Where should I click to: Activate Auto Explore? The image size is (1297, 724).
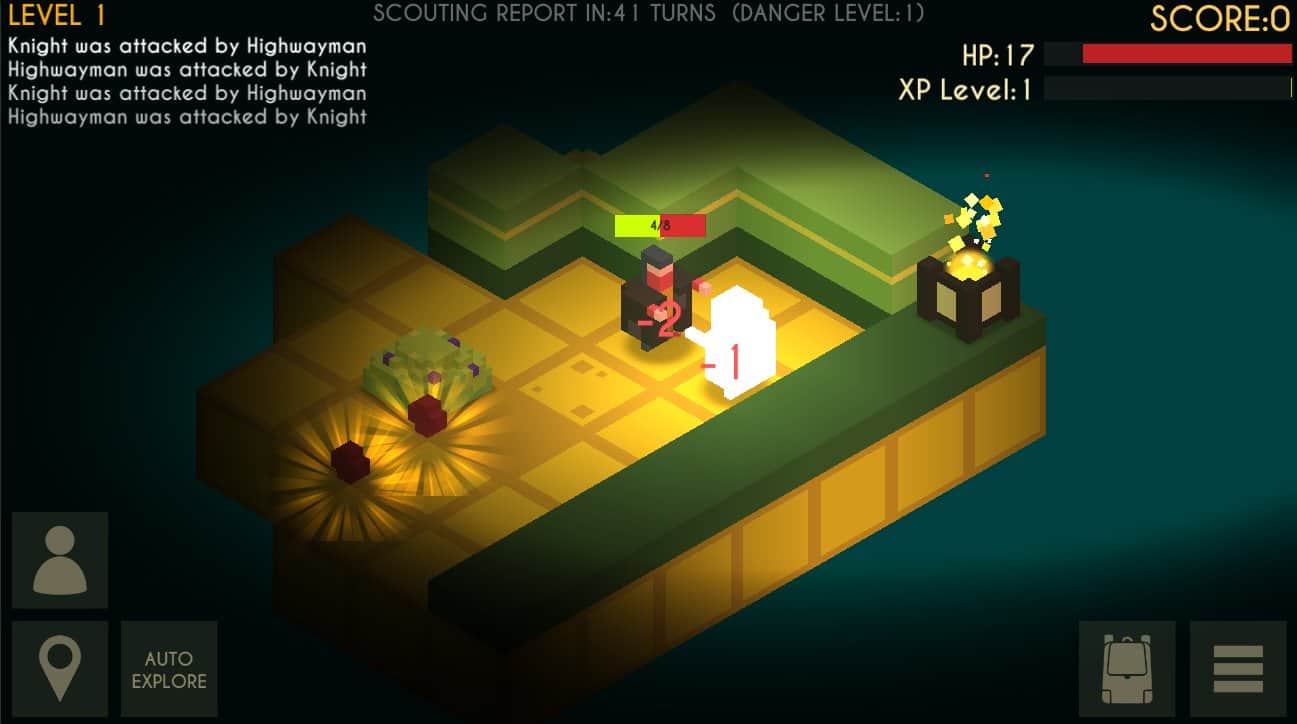(x=169, y=669)
